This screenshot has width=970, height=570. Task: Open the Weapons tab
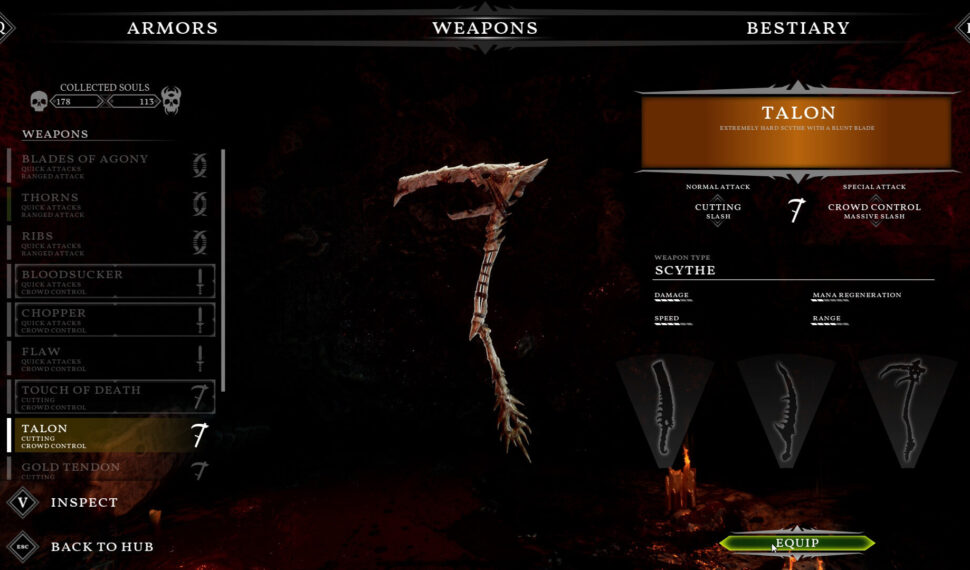(485, 28)
